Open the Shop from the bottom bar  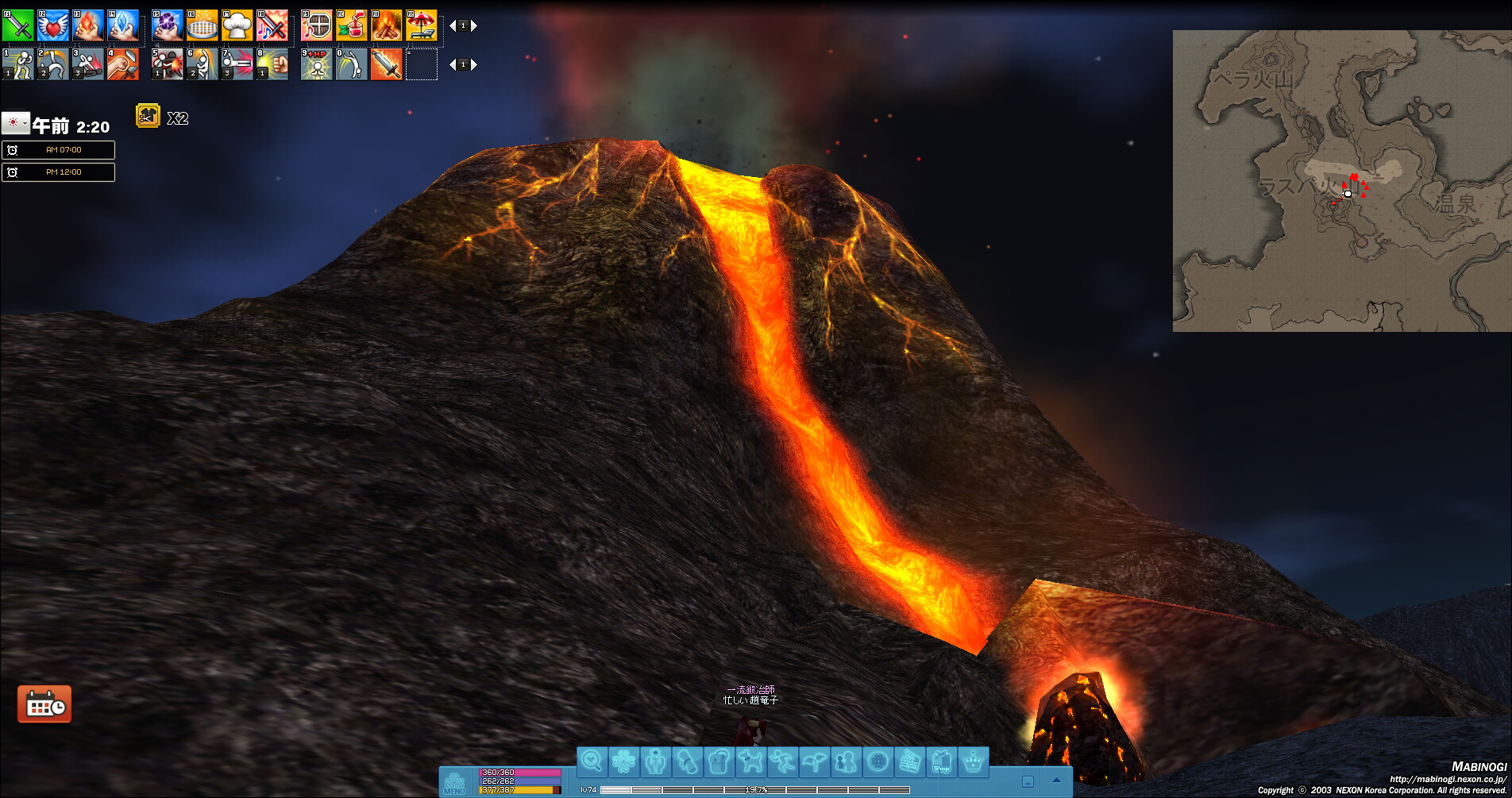tap(942, 762)
